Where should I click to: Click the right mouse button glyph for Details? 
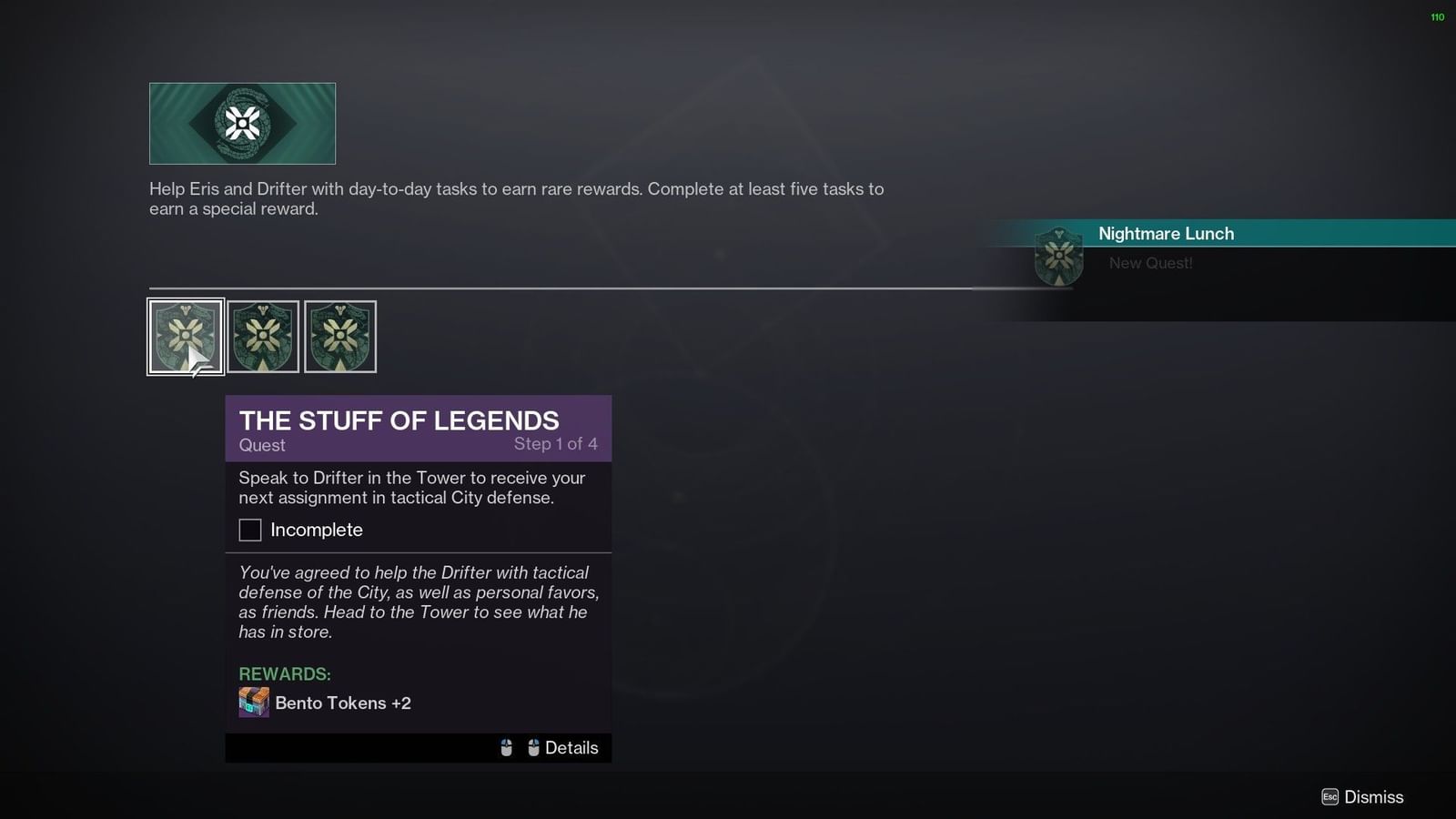(532, 747)
